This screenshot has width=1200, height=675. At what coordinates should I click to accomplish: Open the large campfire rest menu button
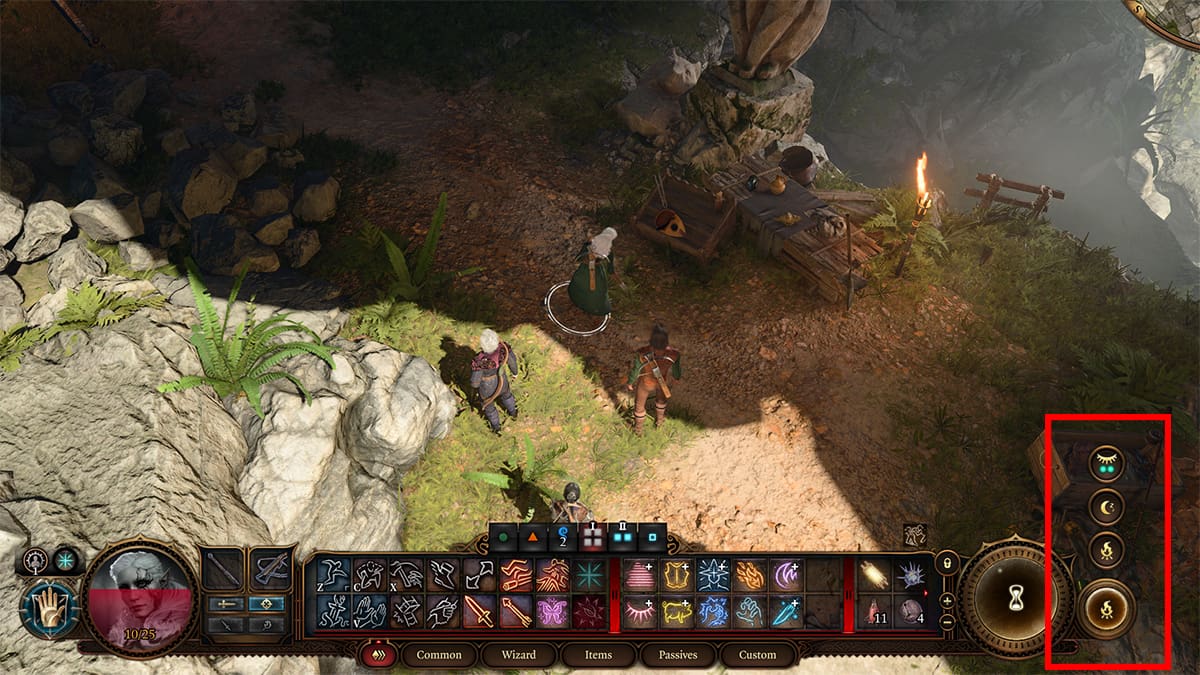[x=1107, y=609]
